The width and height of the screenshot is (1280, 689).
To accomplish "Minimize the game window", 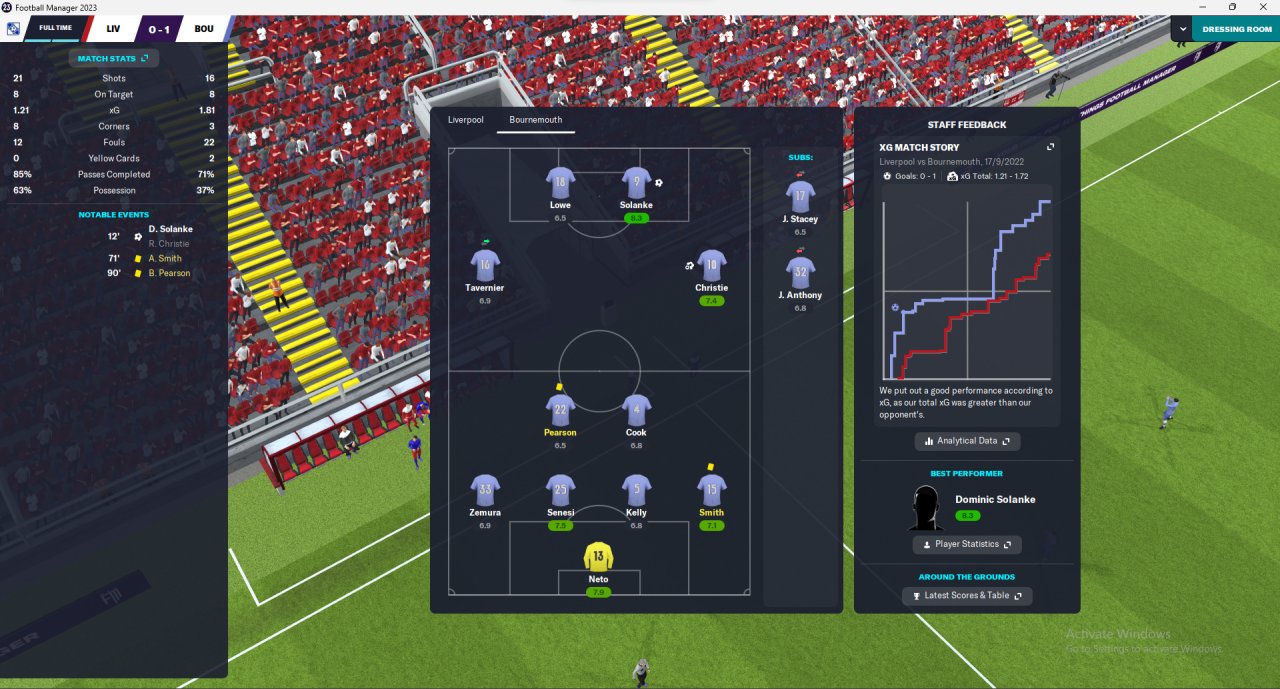I will tap(1203, 7).
